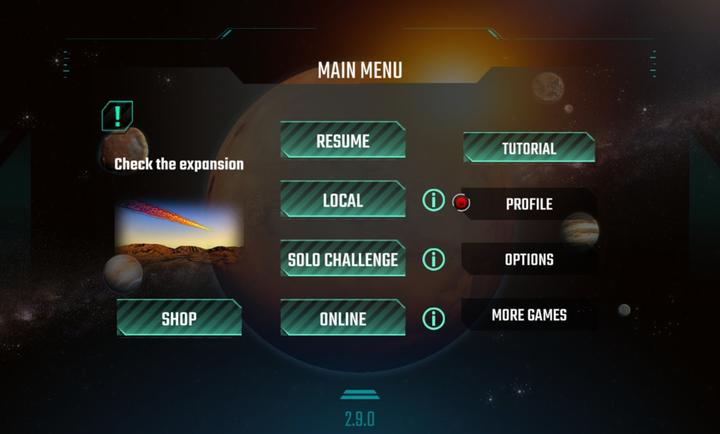
Task: Start a Local game
Action: (x=342, y=200)
